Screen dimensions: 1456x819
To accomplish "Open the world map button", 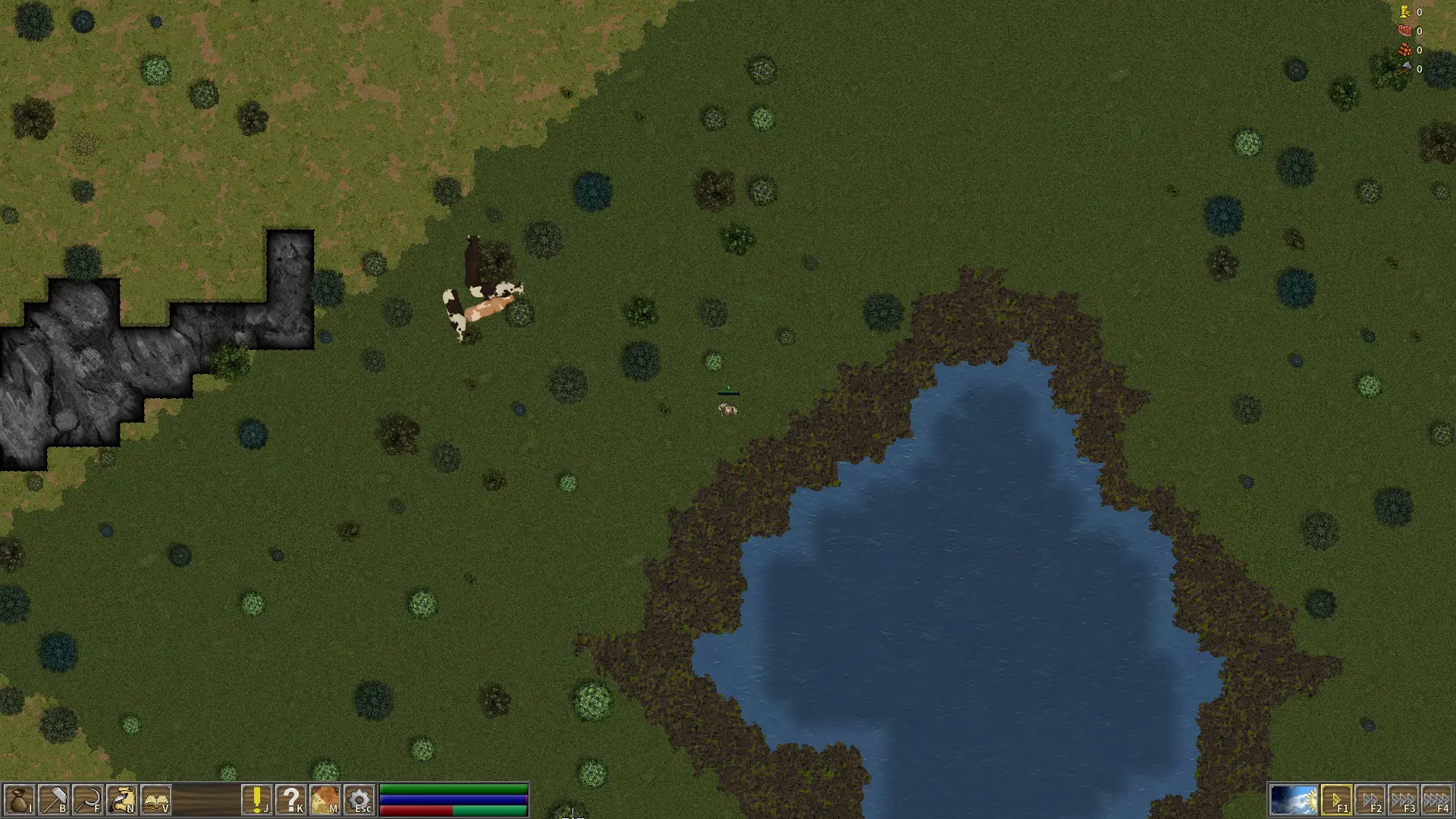I will click(325, 800).
